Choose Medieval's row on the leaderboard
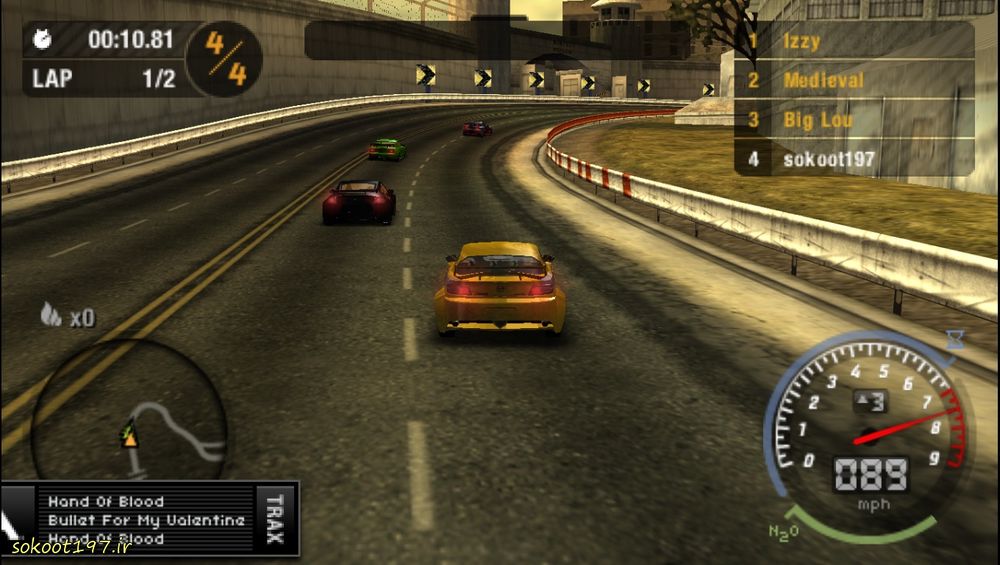 (823, 80)
